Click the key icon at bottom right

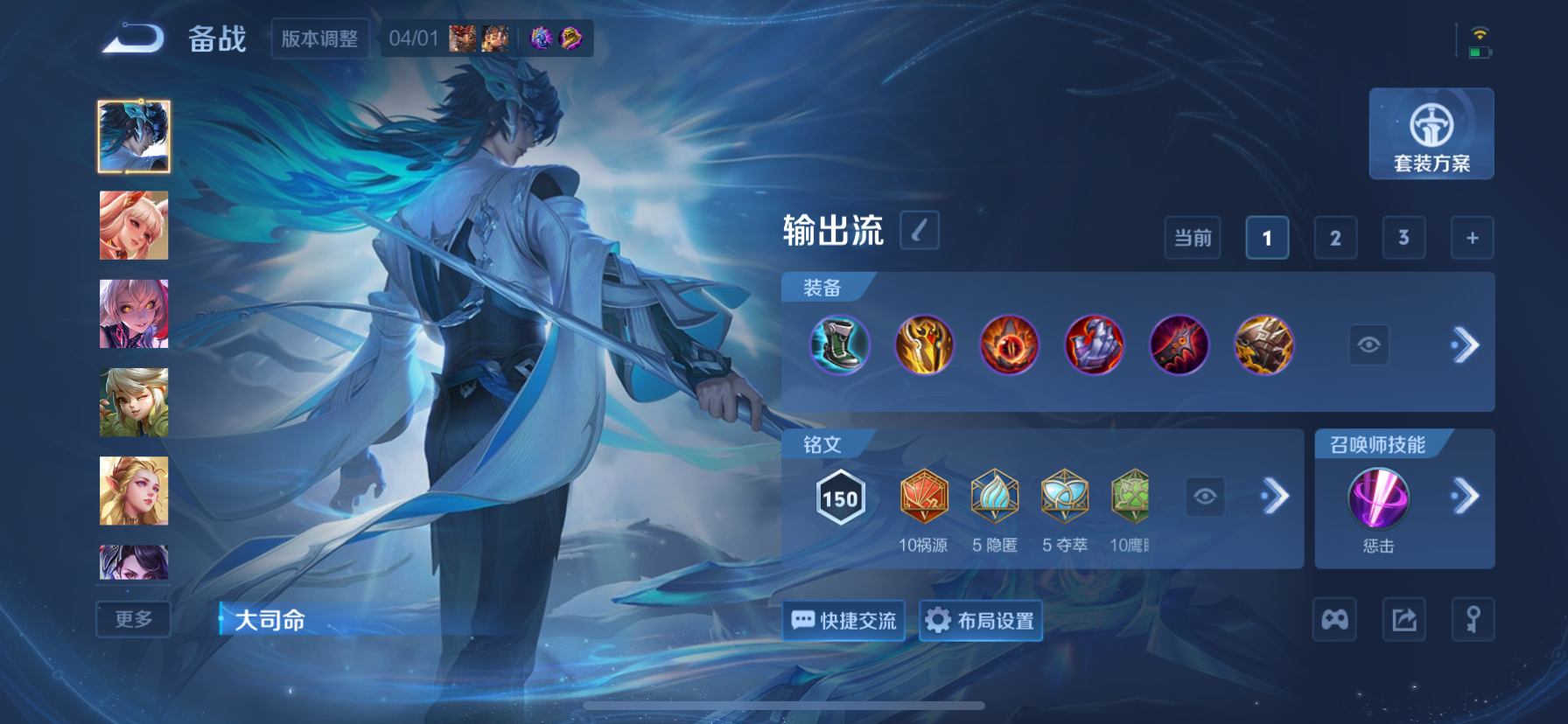pyautogui.click(x=1473, y=618)
